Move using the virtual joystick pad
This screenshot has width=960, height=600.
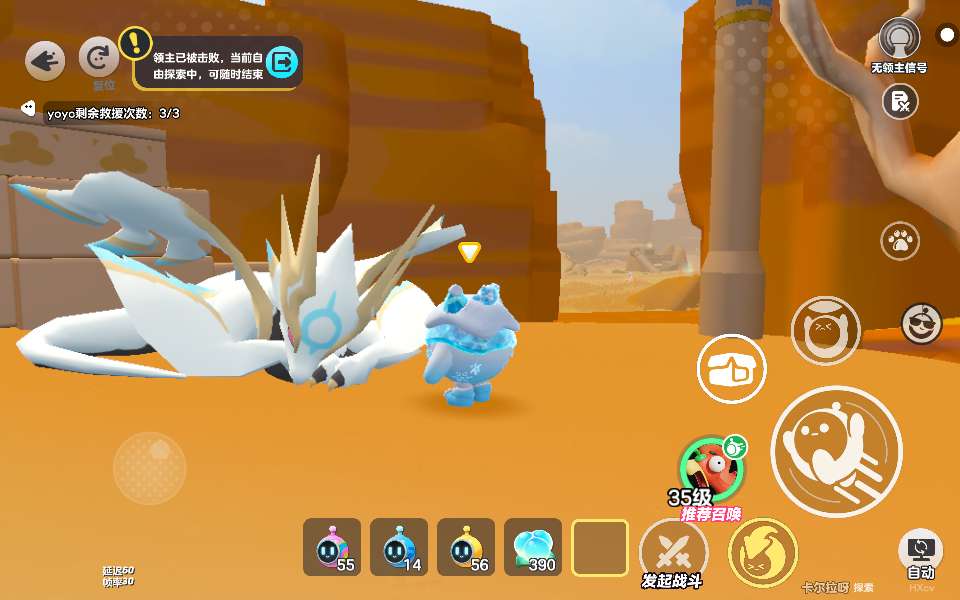(x=149, y=467)
